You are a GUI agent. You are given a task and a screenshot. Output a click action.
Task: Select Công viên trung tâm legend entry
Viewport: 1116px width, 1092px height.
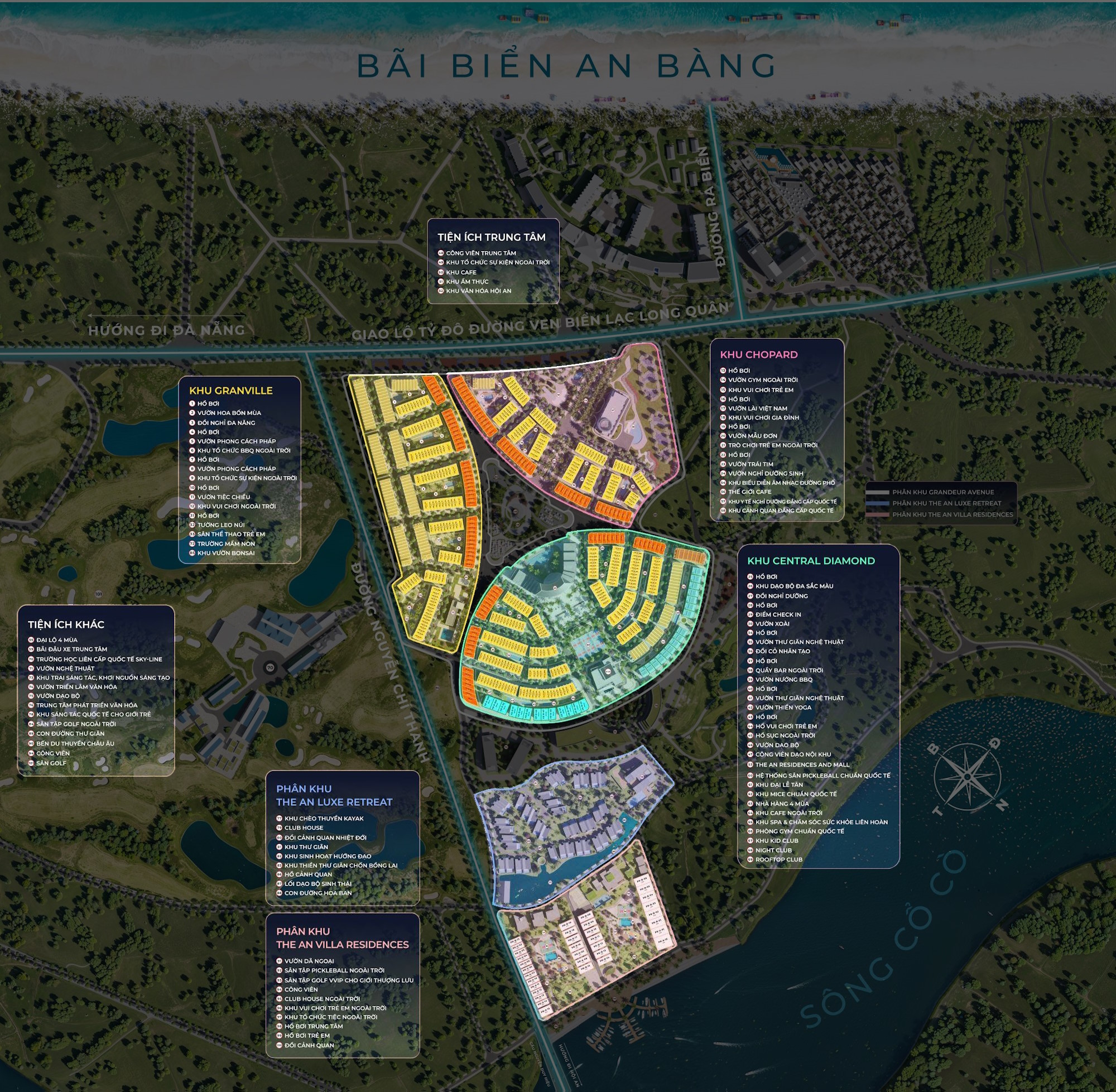(x=480, y=253)
